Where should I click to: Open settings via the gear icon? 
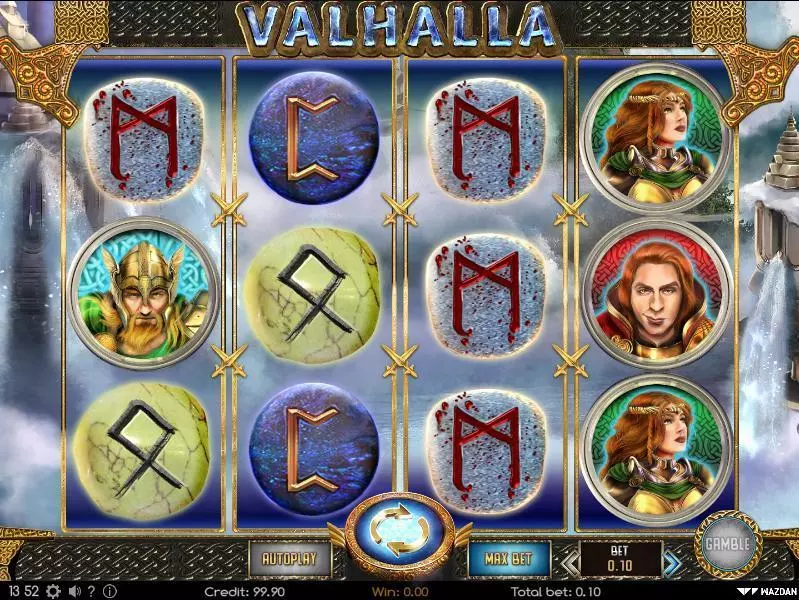click(53, 591)
